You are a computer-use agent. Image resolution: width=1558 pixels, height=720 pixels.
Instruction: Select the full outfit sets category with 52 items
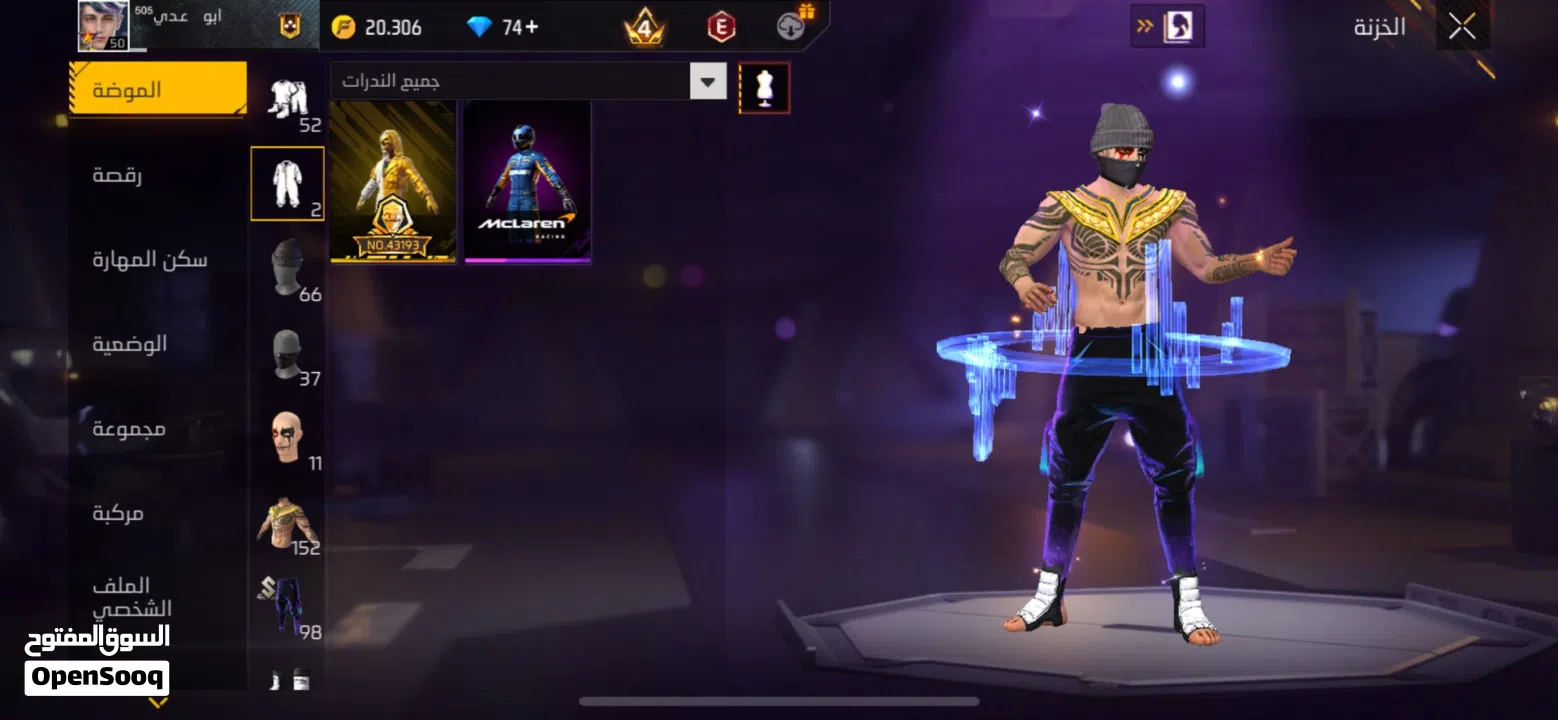288,104
